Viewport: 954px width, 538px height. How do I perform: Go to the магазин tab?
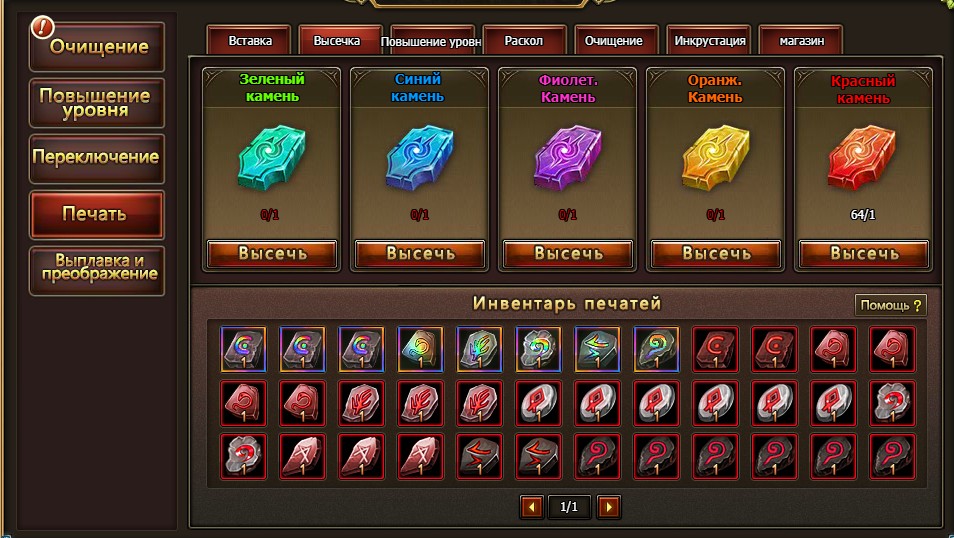coord(800,41)
